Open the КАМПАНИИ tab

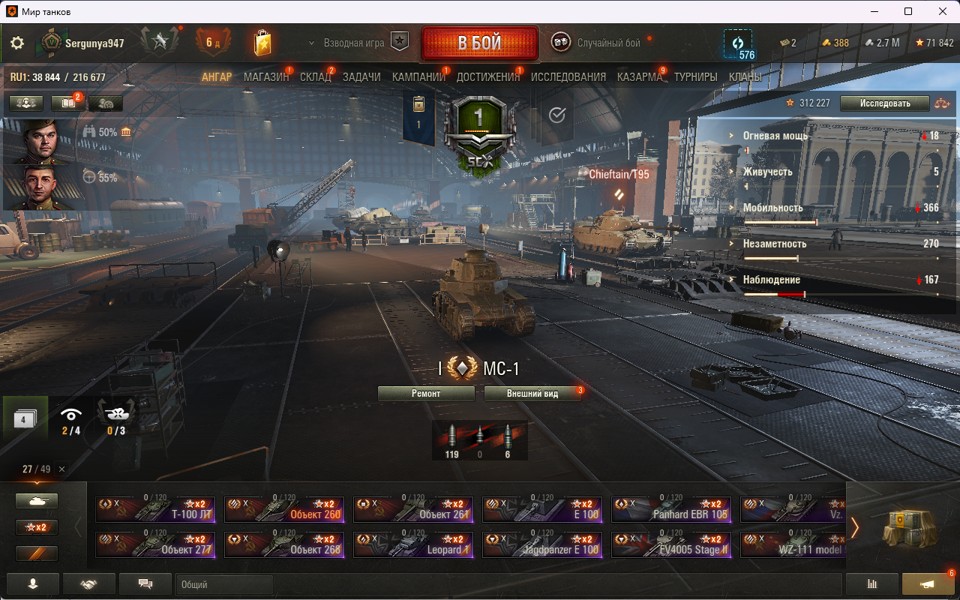pos(418,77)
